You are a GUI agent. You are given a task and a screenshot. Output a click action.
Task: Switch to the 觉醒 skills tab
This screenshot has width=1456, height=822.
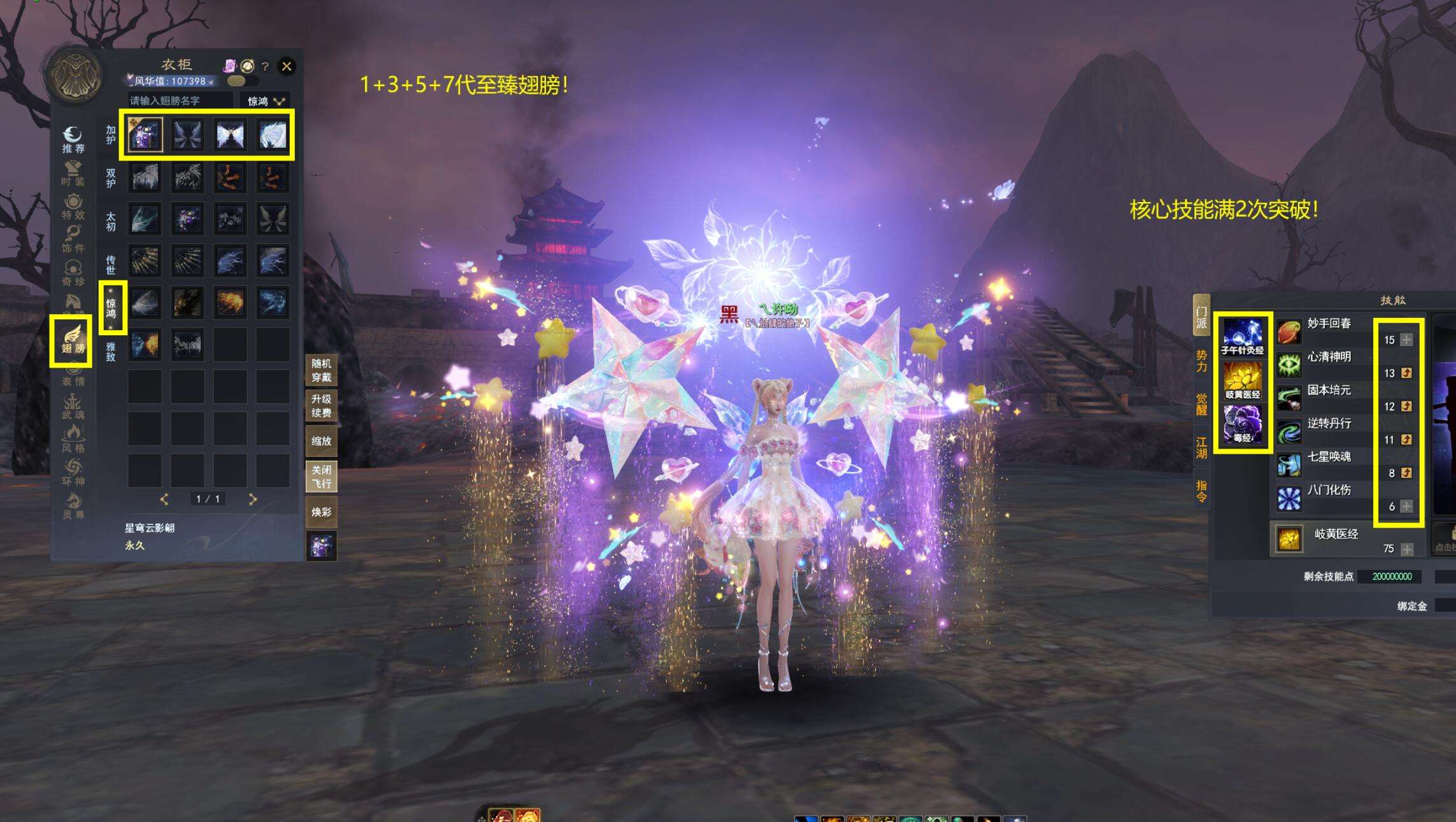(x=1201, y=404)
